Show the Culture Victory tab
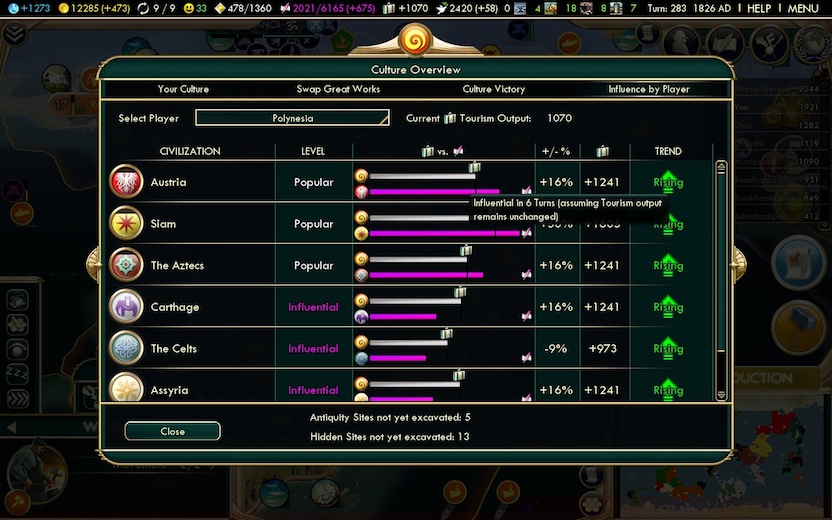The image size is (832, 520). [493, 89]
